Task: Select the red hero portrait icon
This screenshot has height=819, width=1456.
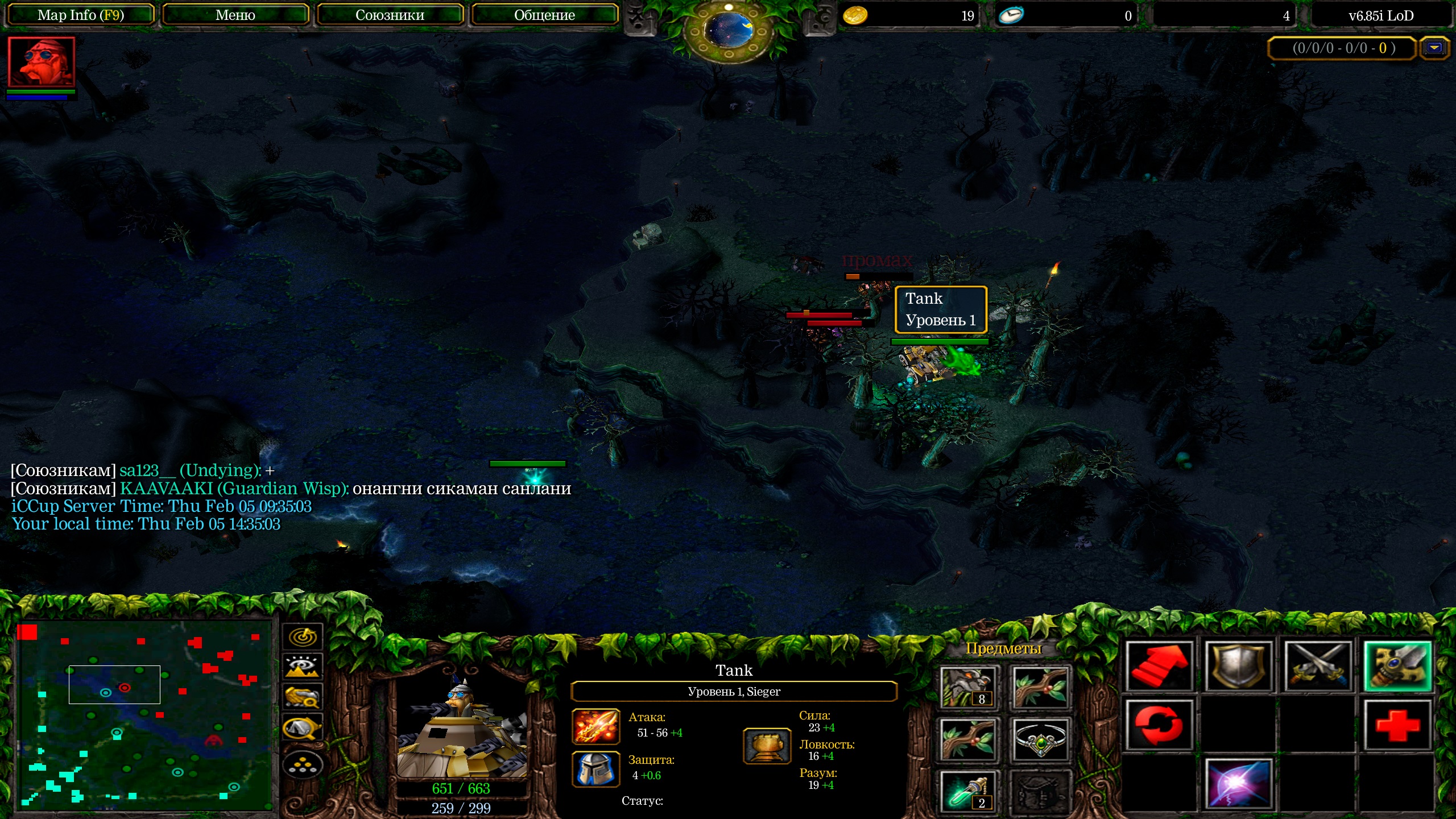Action: click(x=41, y=63)
